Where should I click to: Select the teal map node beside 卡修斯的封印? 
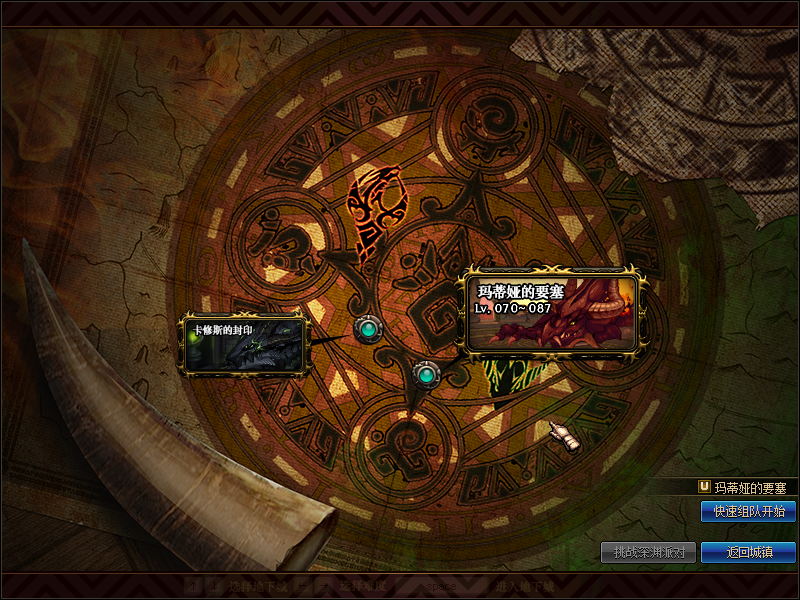click(368, 328)
